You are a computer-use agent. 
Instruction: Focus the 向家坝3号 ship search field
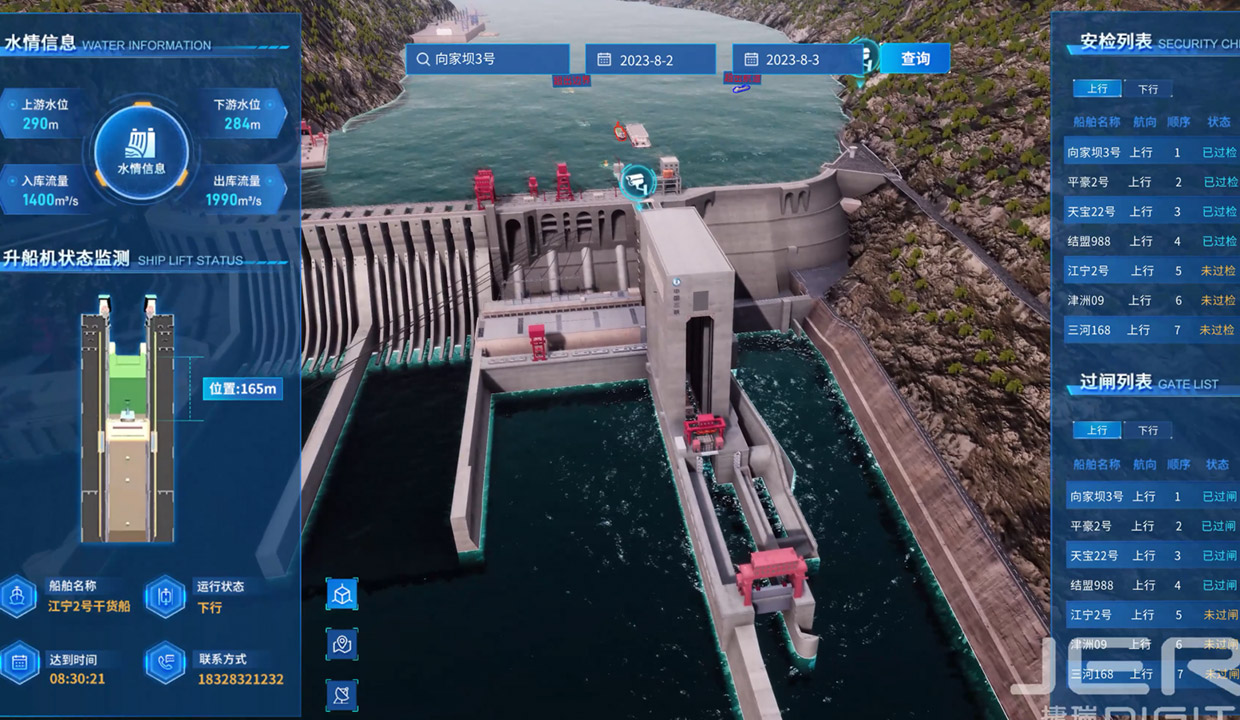pos(487,59)
